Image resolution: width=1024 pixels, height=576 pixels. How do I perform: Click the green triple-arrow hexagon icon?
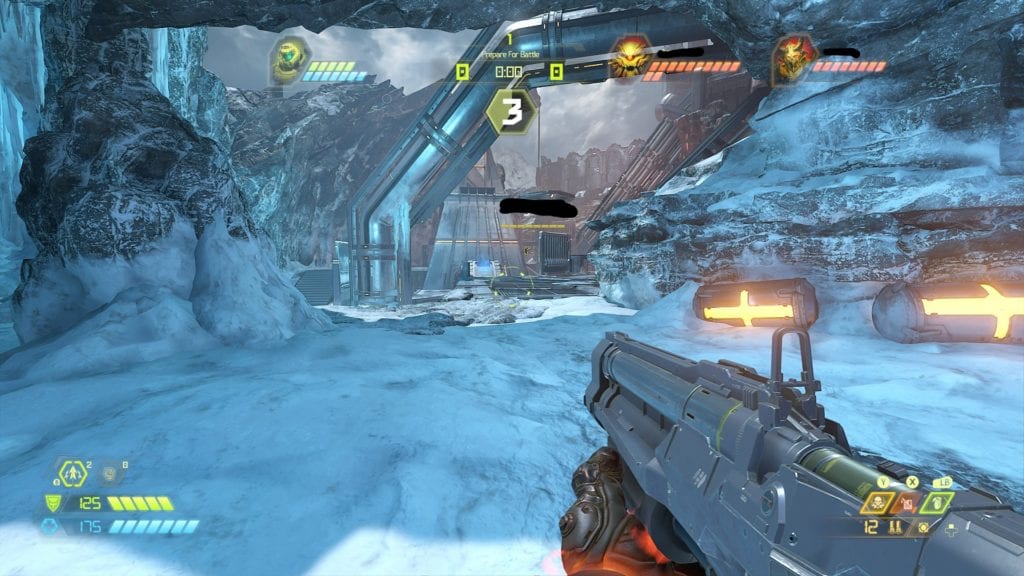point(74,473)
